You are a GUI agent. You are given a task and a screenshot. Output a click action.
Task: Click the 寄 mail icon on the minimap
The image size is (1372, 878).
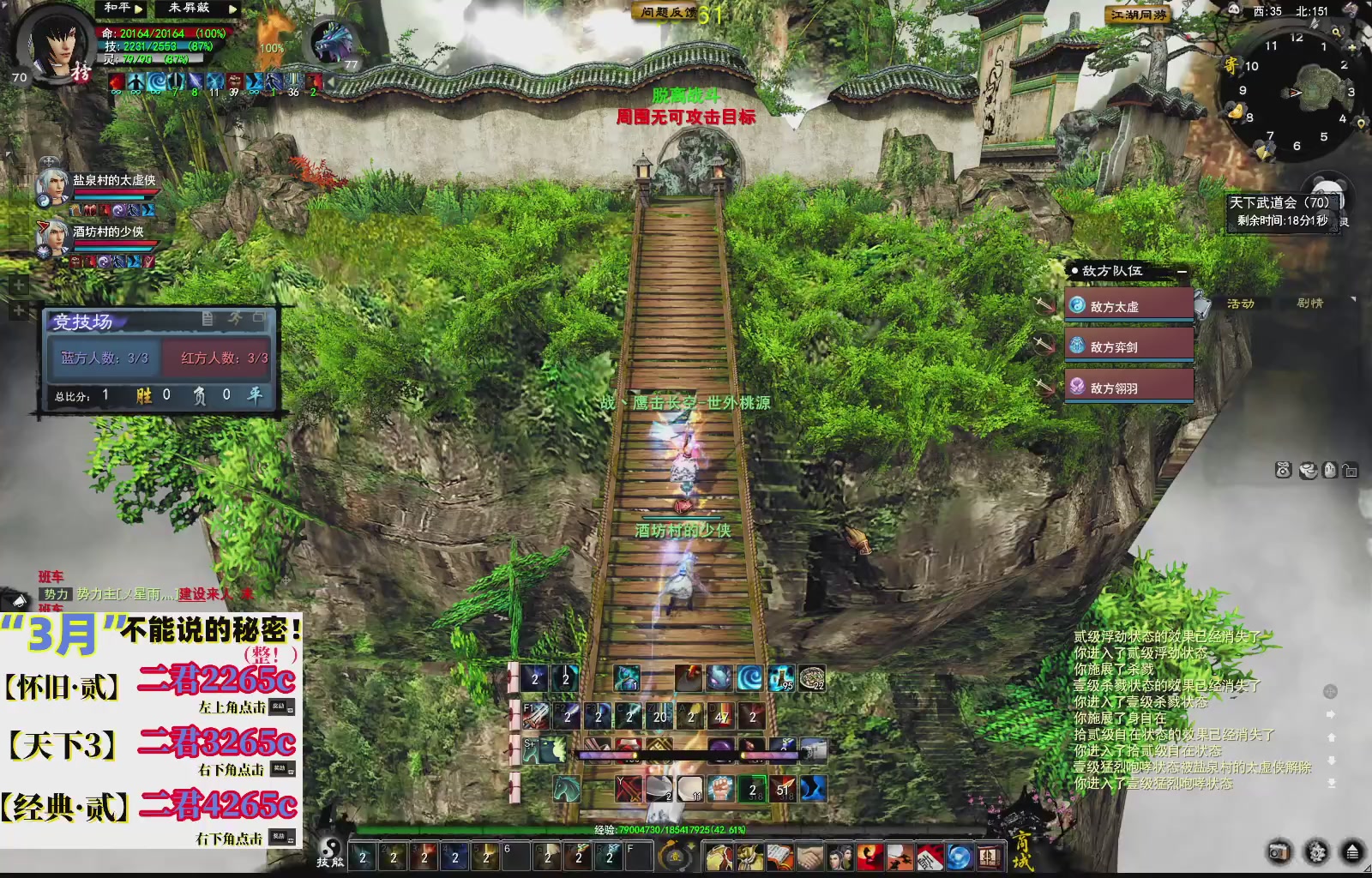[x=1231, y=63]
